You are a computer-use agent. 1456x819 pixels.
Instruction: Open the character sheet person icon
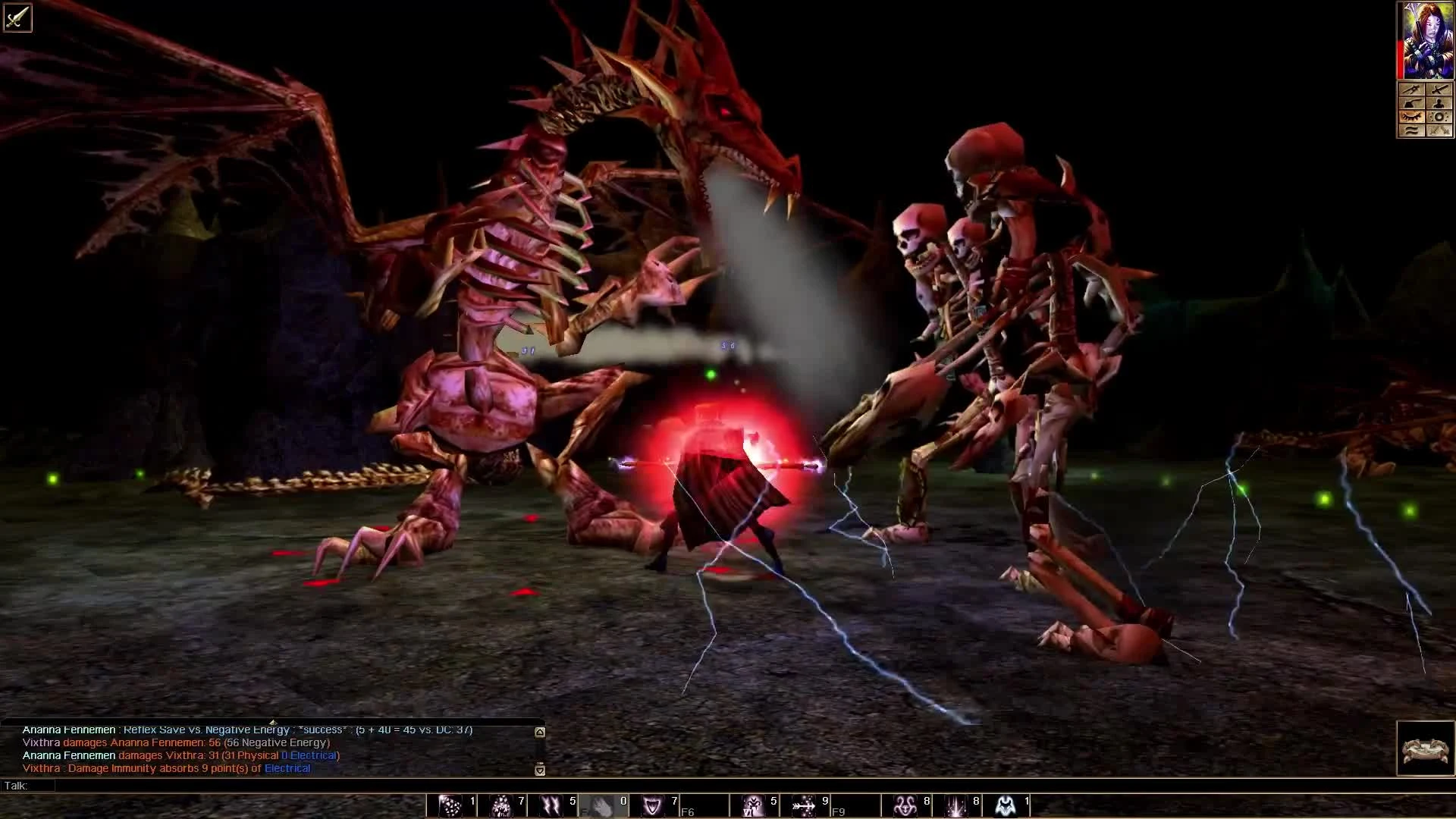coord(1439,103)
